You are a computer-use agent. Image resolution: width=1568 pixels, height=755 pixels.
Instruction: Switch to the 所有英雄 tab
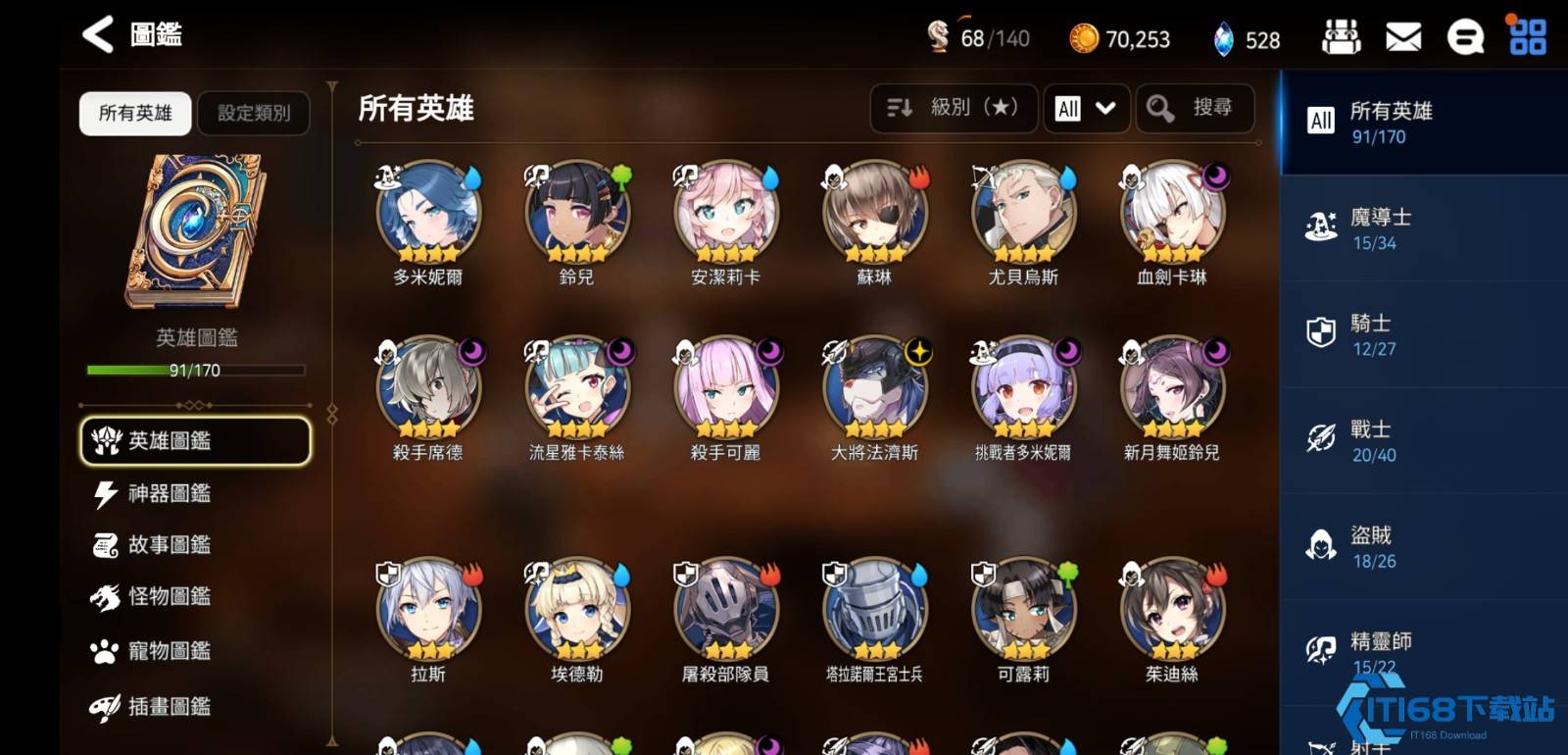[134, 113]
